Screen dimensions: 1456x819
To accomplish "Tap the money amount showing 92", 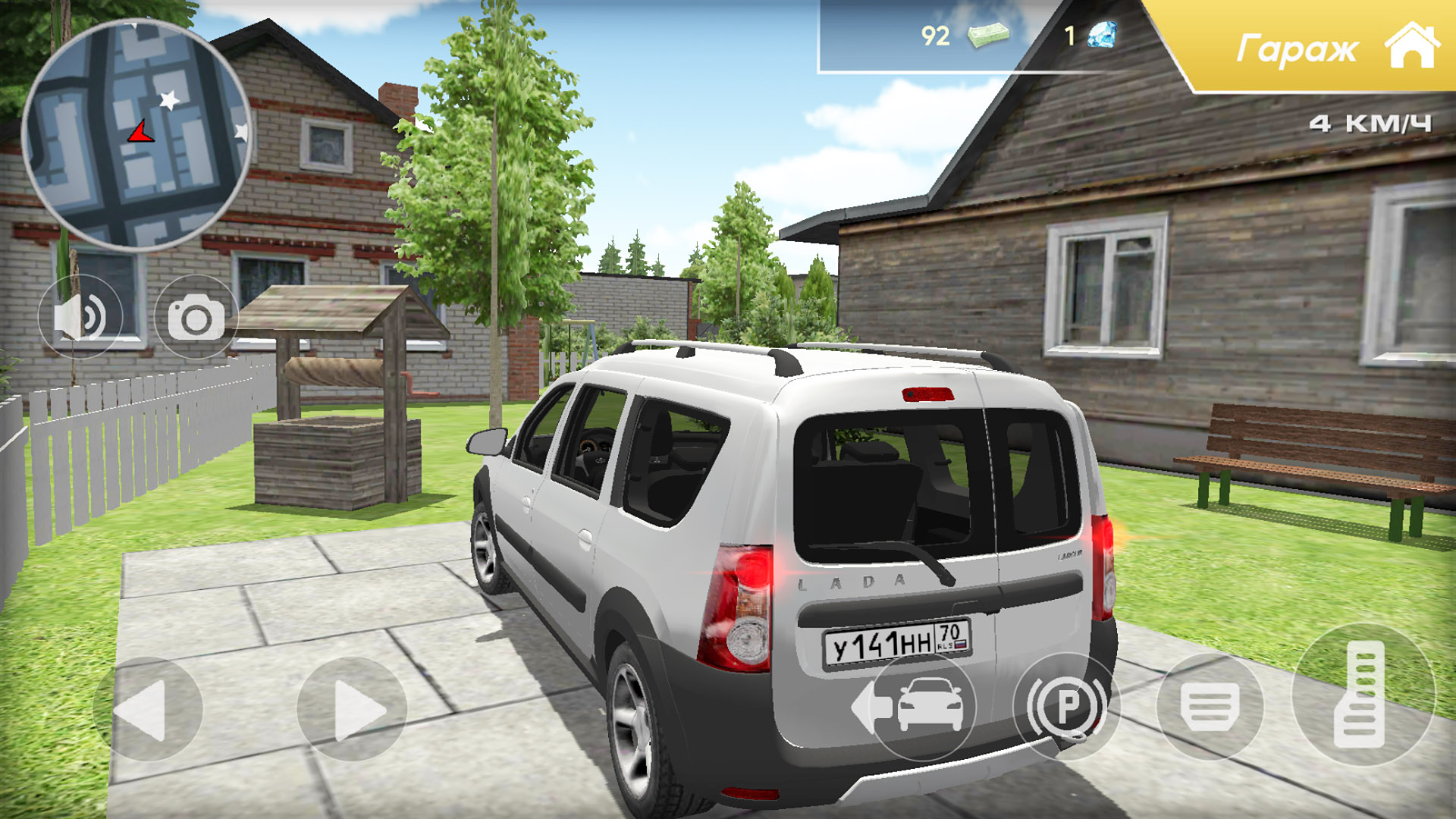I will [935, 34].
